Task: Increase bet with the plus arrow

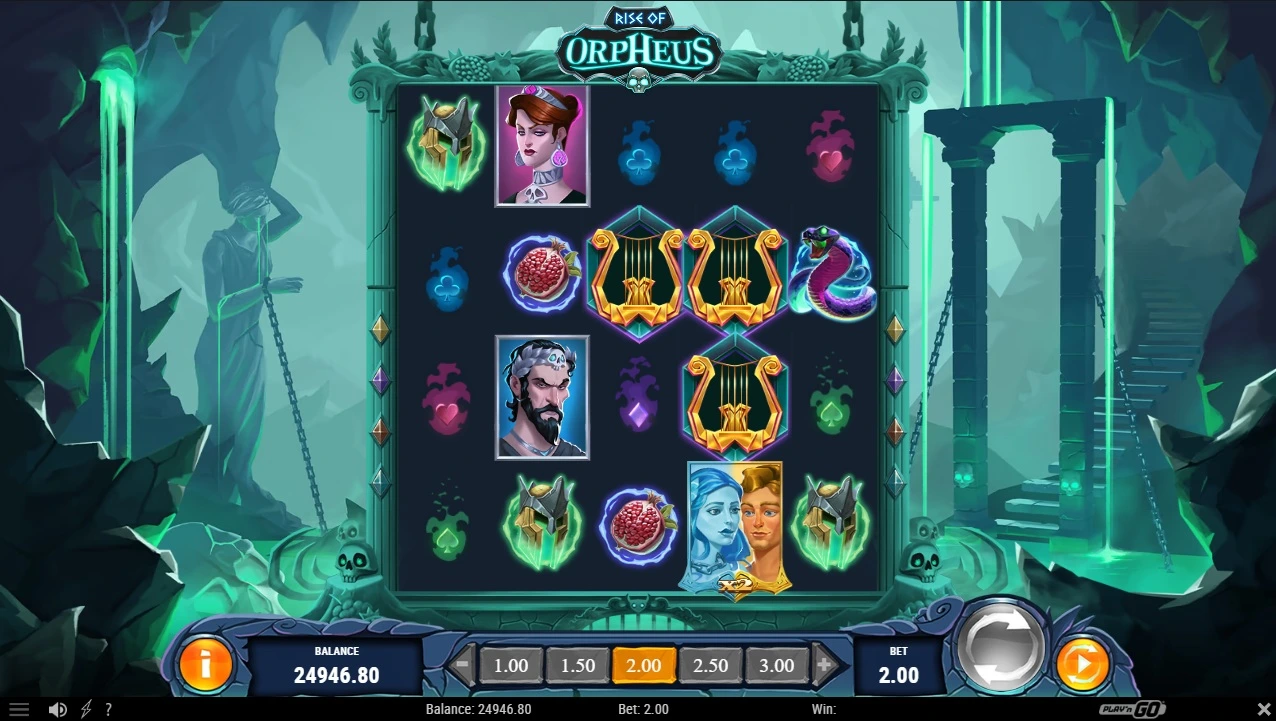Action: coord(825,664)
